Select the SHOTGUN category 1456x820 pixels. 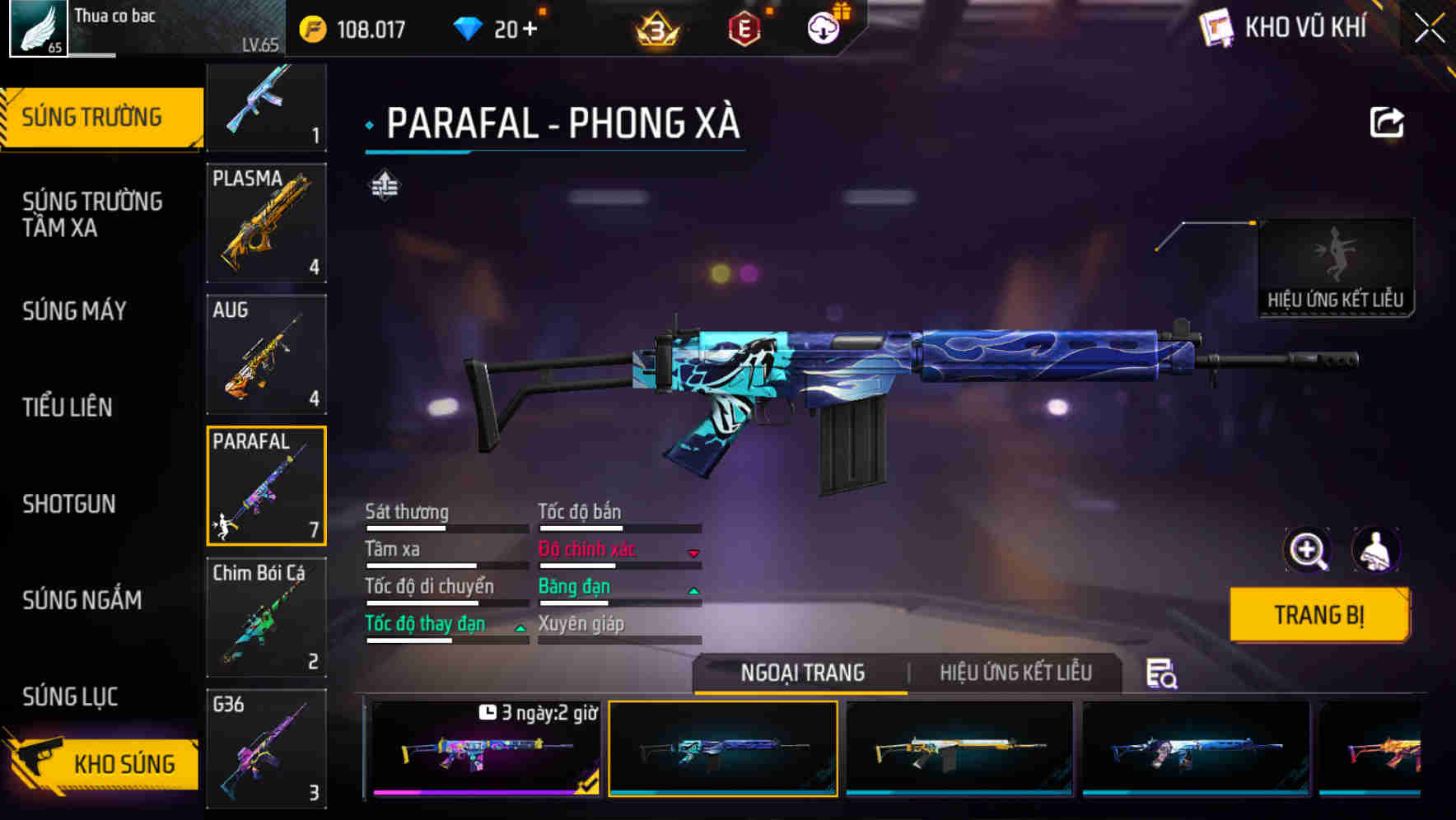(x=70, y=504)
